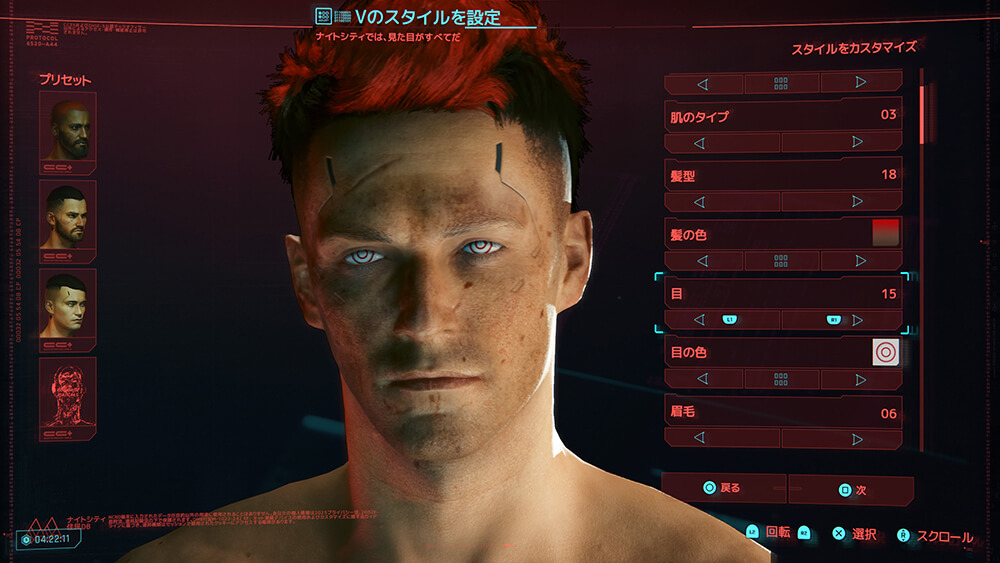Select the 目 eyes row
Screen dimensions: 1000x563
[783, 294]
